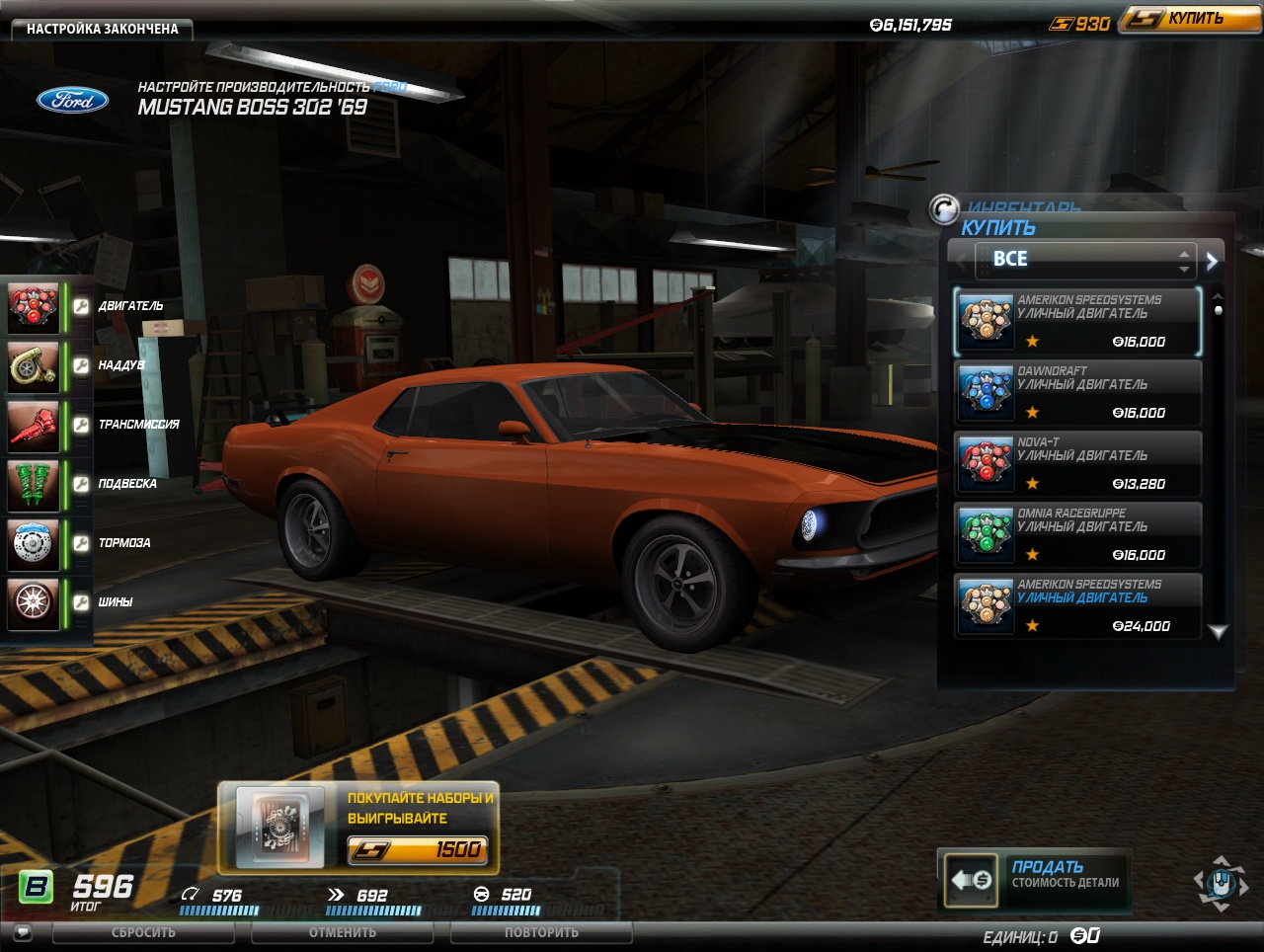Open the Настройка закончена tab
This screenshot has height=952, width=1264.
tap(102, 29)
